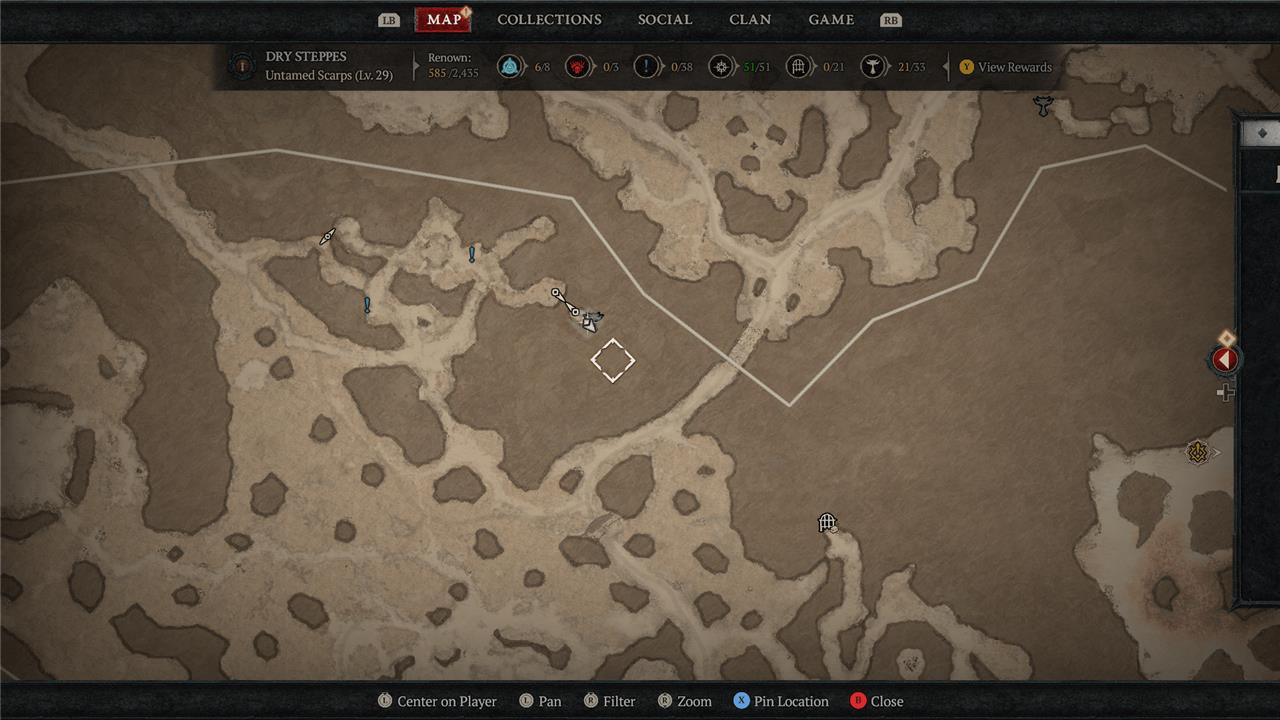The image size is (1280, 720).
Task: Expand the side panel with the red arrow
Action: tap(1225, 360)
